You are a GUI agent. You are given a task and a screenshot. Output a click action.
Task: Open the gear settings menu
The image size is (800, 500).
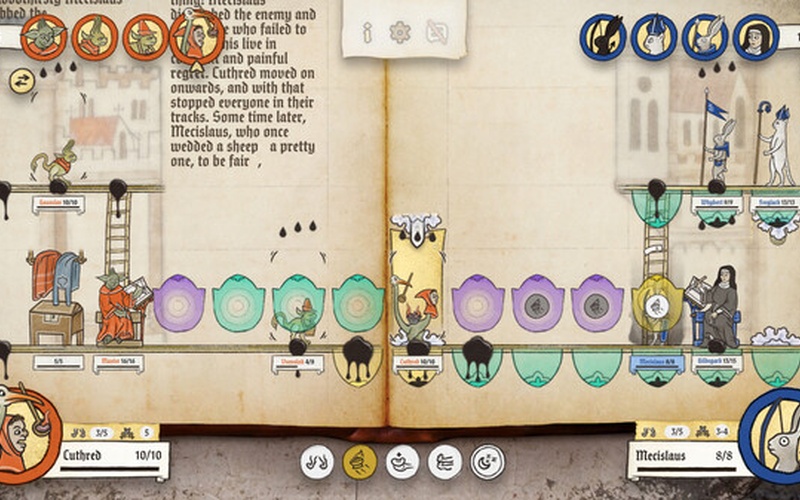(x=400, y=33)
